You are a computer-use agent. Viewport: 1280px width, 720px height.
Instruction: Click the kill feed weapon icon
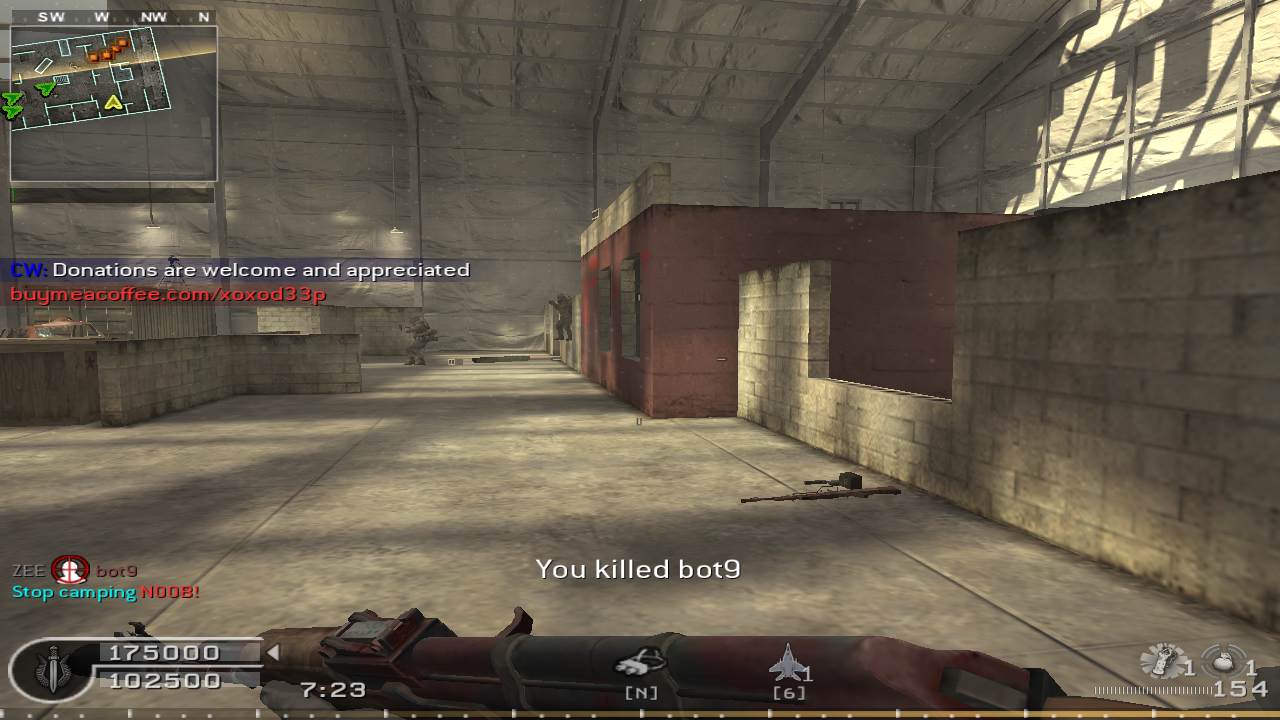pos(70,571)
